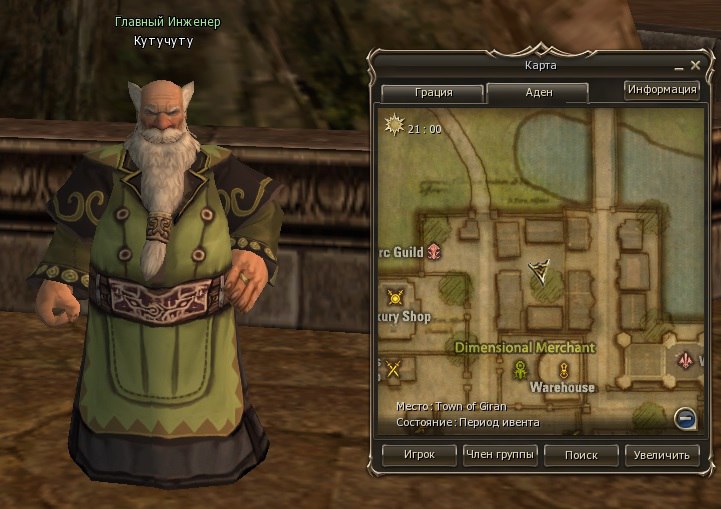The height and width of the screenshot is (509, 721).
Task: Select the Аден map tab
Action: tap(537, 92)
